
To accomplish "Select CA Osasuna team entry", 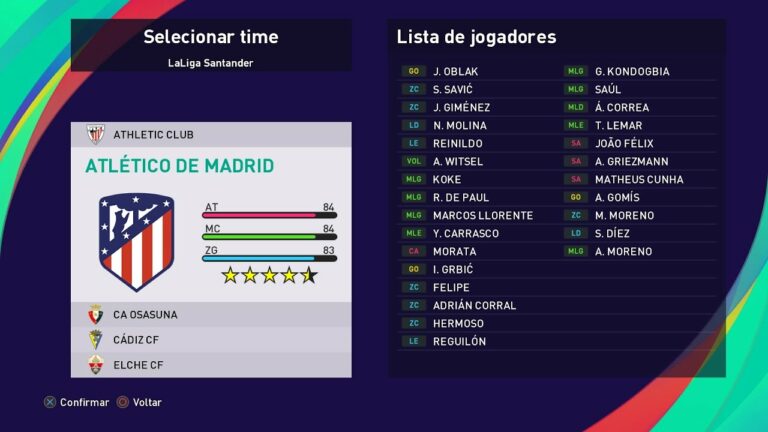I will pos(210,314).
